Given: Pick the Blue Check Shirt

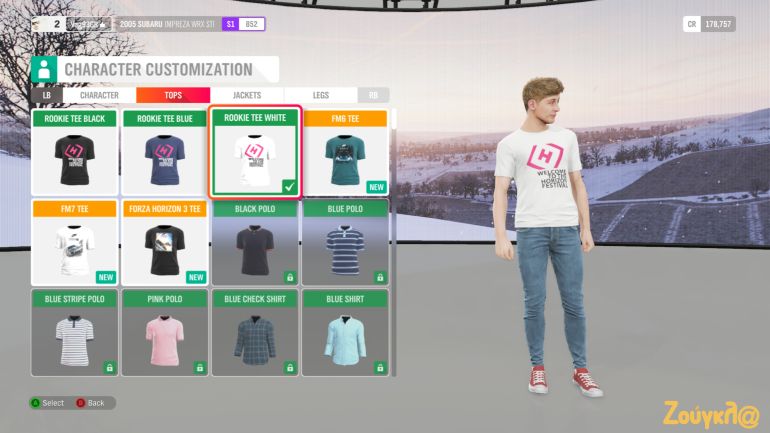Looking at the screenshot, I should click(x=254, y=332).
